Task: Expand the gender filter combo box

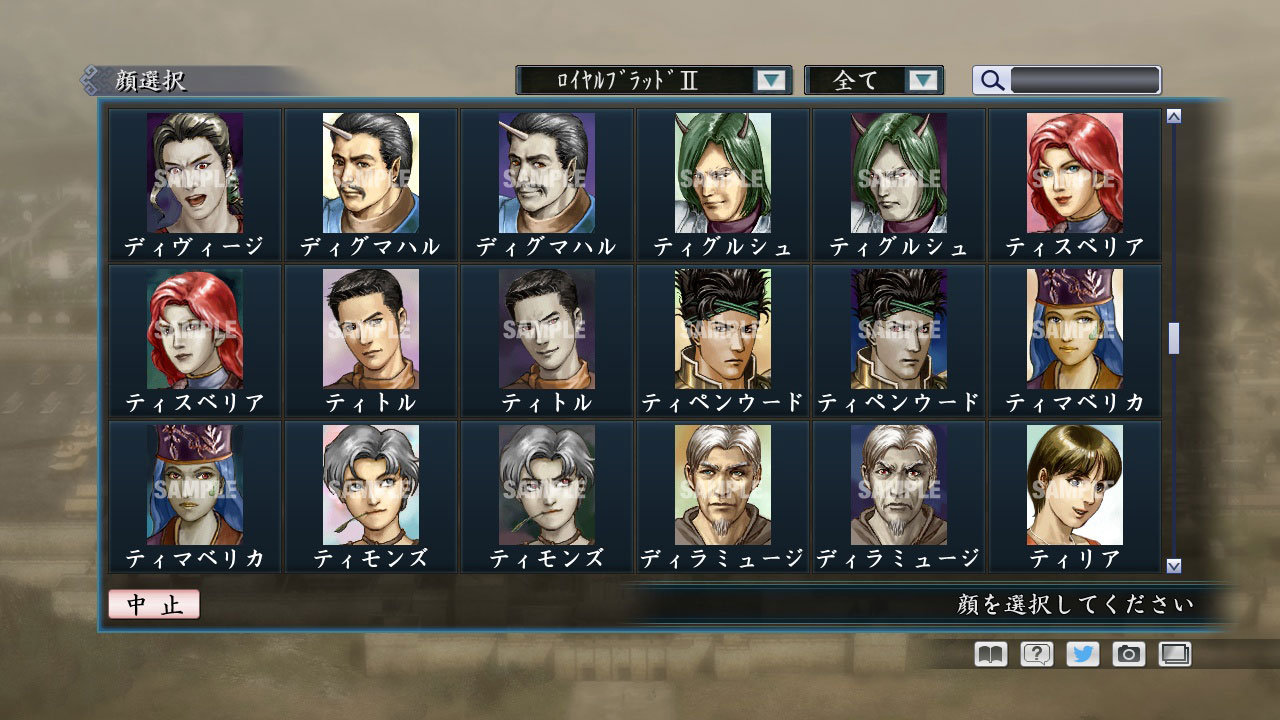Action: [x=925, y=80]
